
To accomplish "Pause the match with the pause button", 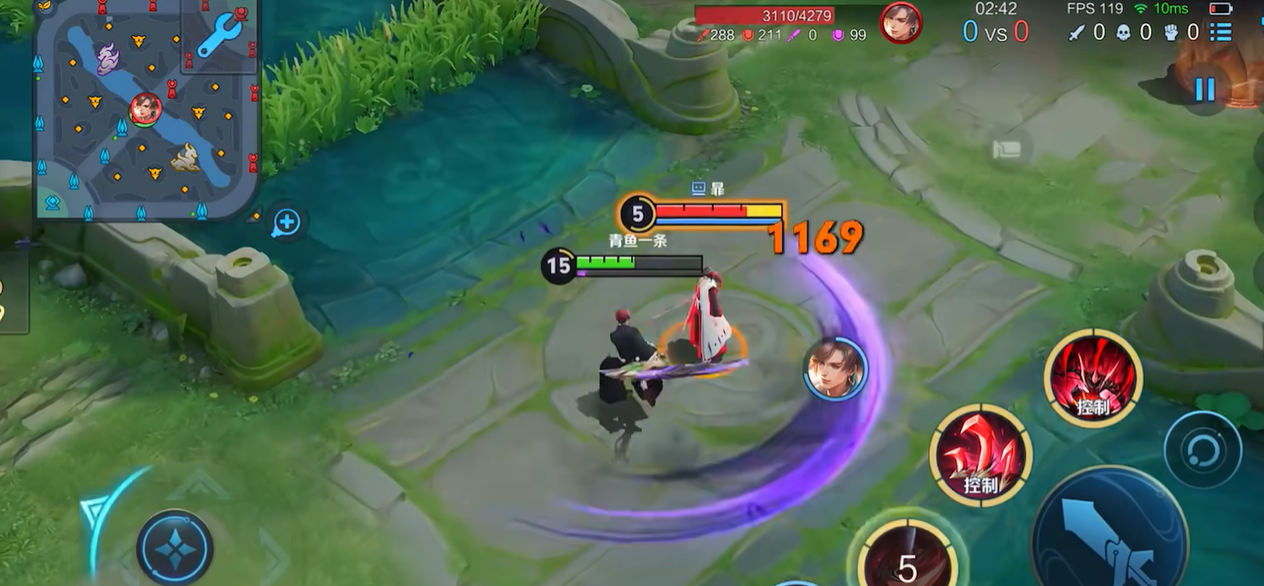I will point(1204,89).
